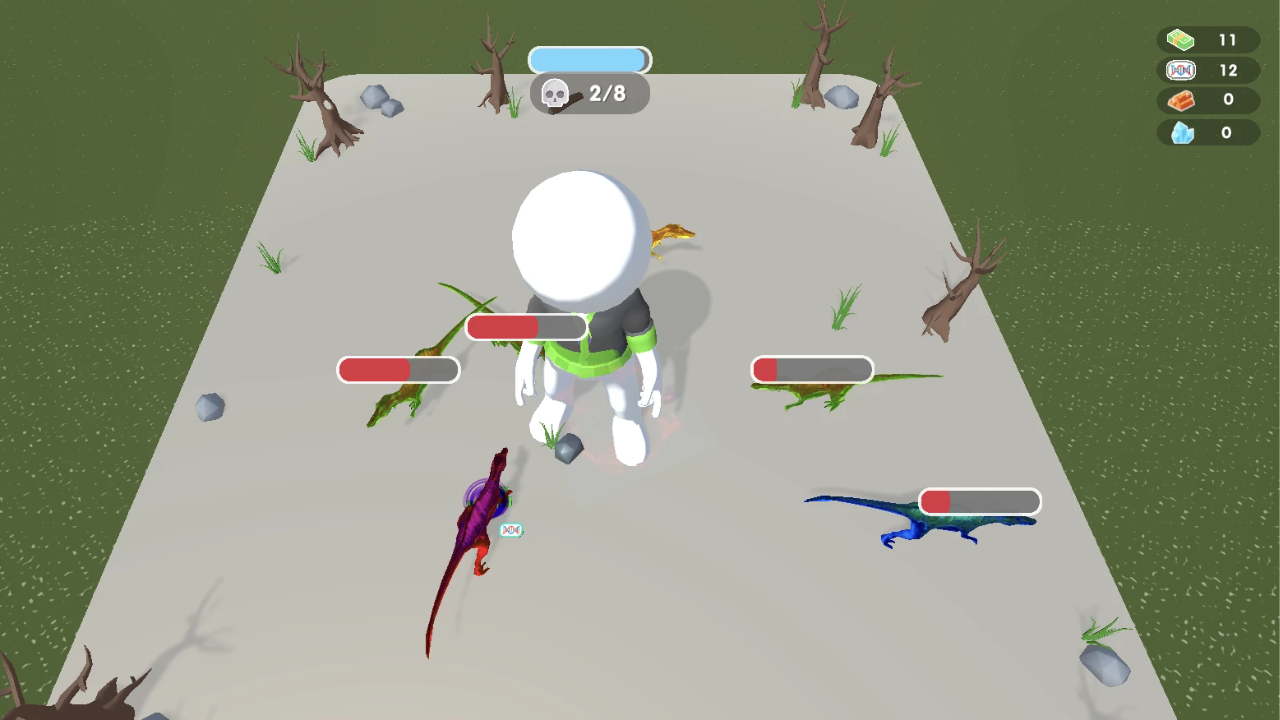Image resolution: width=1280 pixels, height=720 pixels.
Task: Click the cash counter showing 11
Action: [1227, 39]
